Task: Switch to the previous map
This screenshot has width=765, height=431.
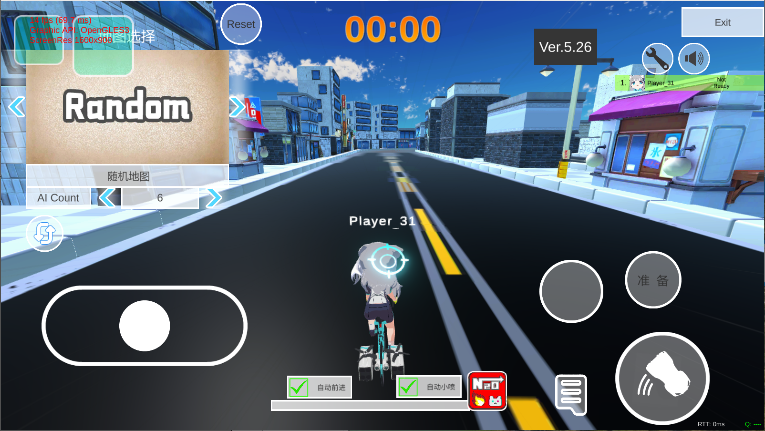Action: tap(16, 106)
